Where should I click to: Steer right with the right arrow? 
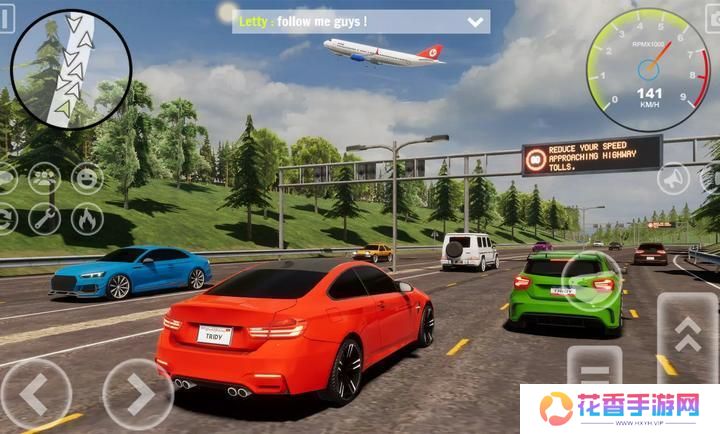[137, 394]
